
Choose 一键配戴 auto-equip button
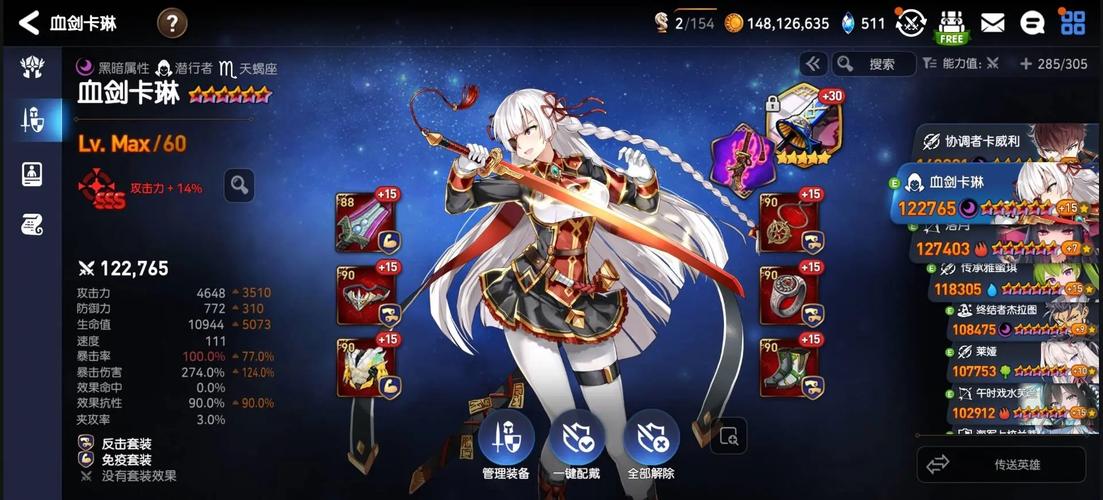coord(578,445)
